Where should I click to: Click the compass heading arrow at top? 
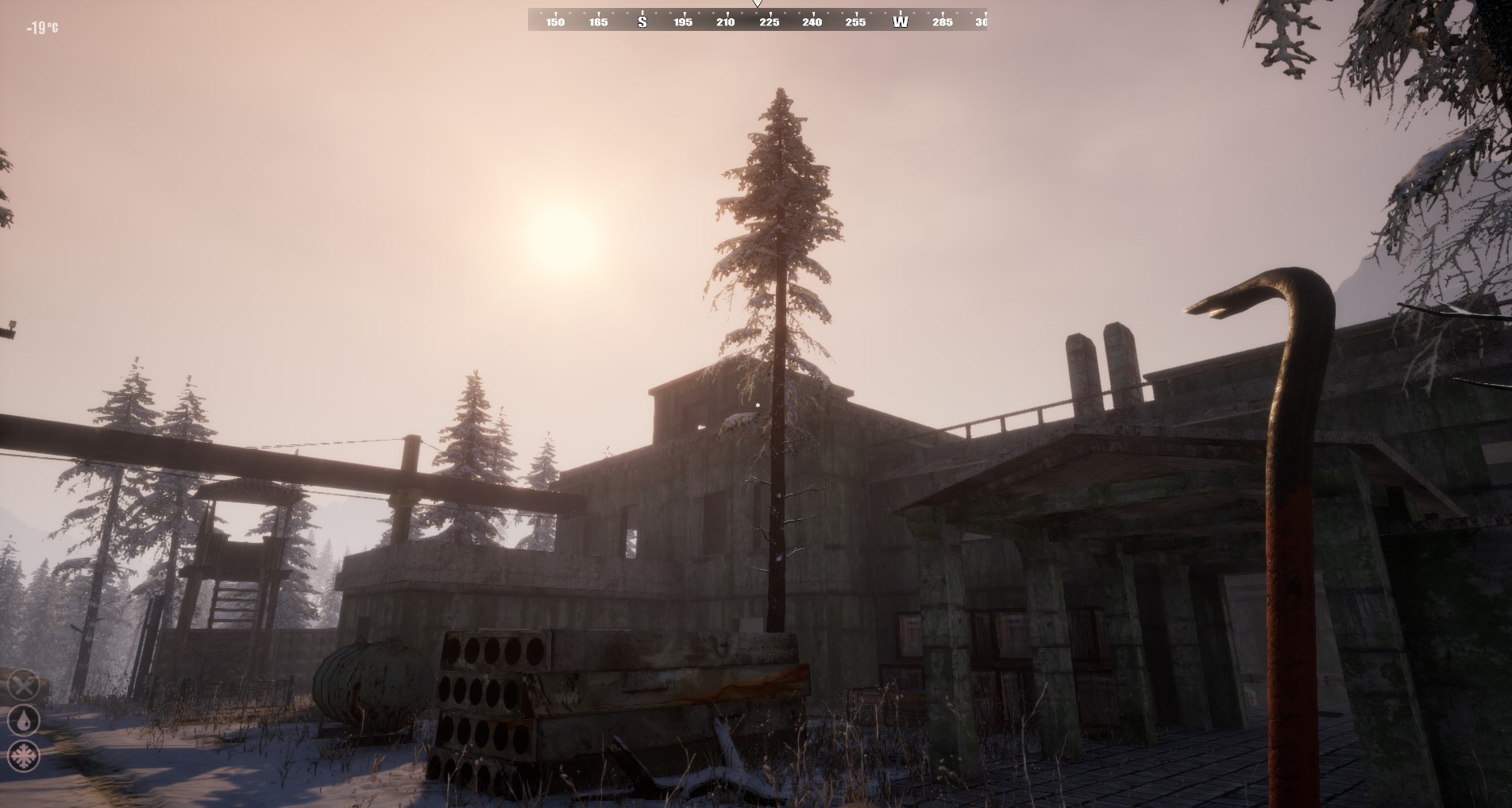point(758,6)
